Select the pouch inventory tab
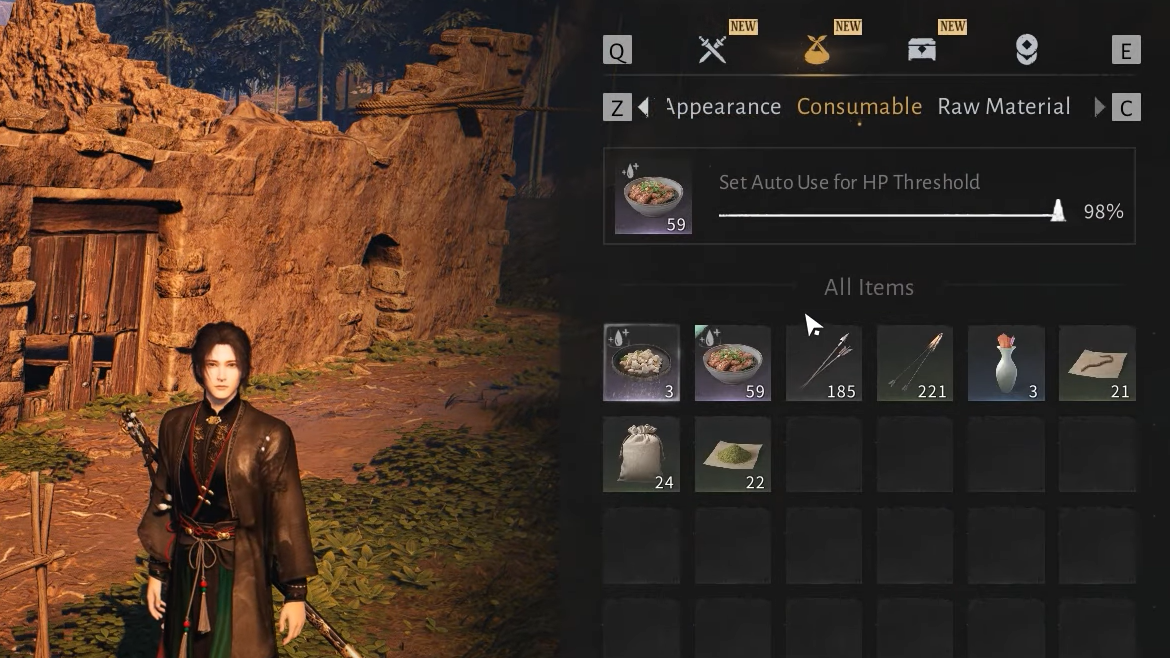Image resolution: width=1170 pixels, height=658 pixels. tap(817, 50)
